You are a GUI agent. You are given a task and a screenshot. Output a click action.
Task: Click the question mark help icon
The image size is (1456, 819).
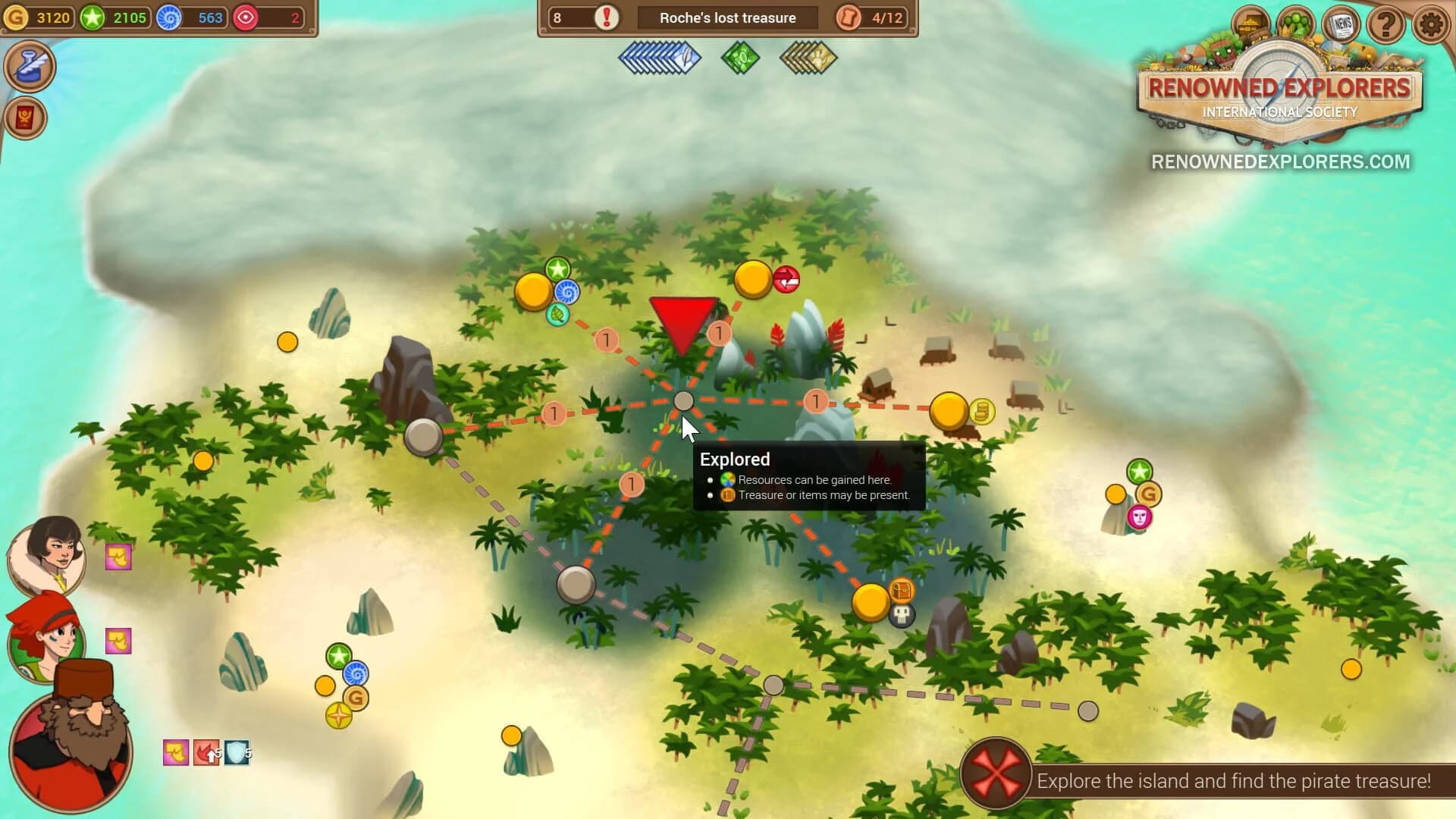[x=1385, y=23]
